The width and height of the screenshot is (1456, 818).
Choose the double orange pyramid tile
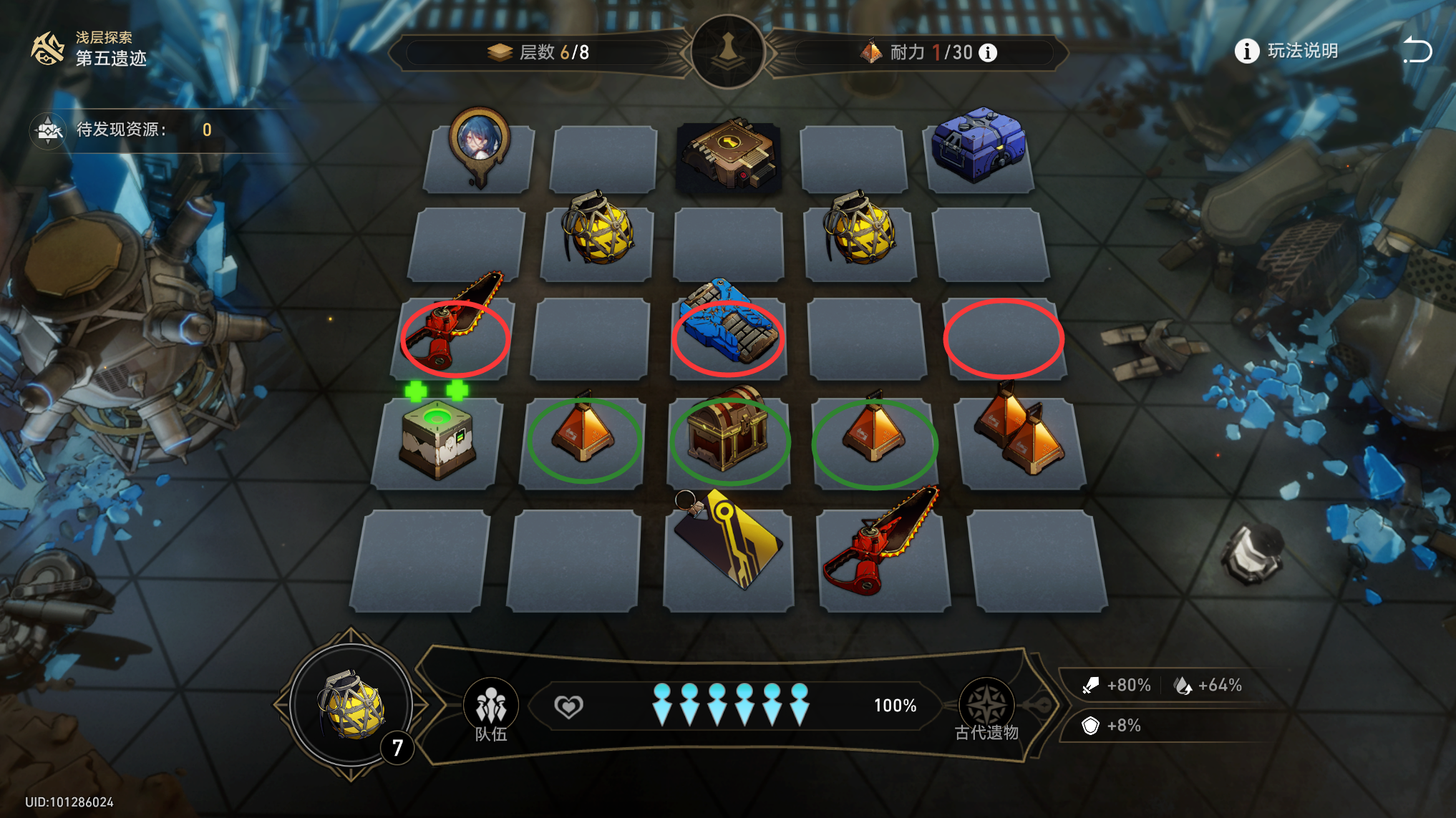[x=1020, y=433]
